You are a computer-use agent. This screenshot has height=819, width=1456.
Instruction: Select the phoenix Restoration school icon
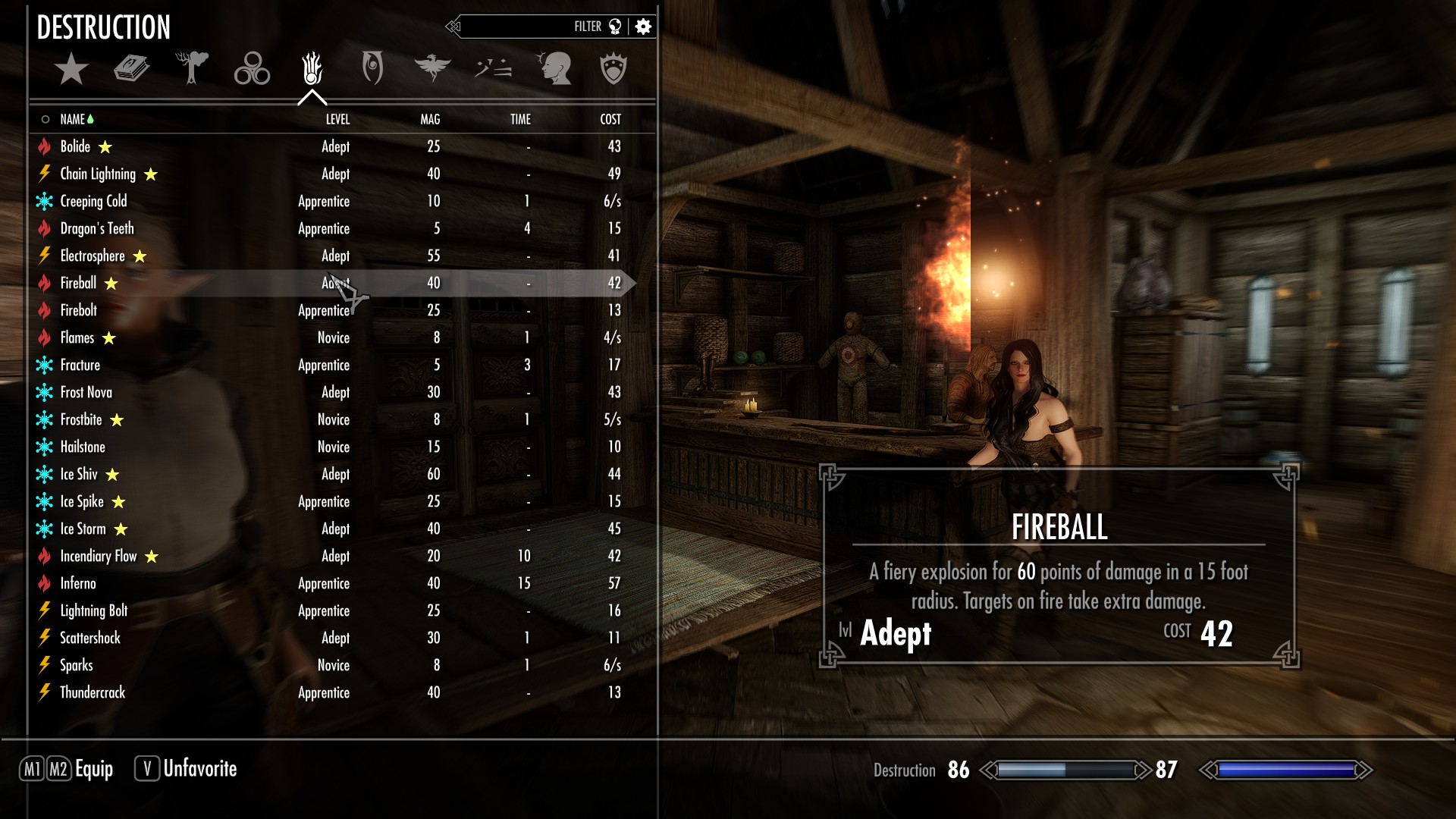coord(434,68)
